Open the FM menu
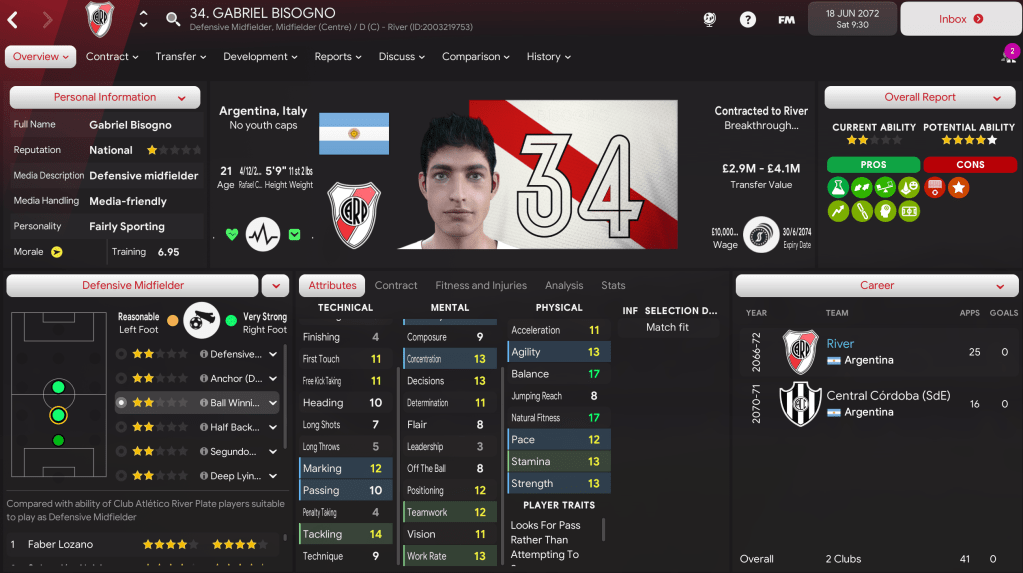Image resolution: width=1023 pixels, height=573 pixels. pos(786,19)
